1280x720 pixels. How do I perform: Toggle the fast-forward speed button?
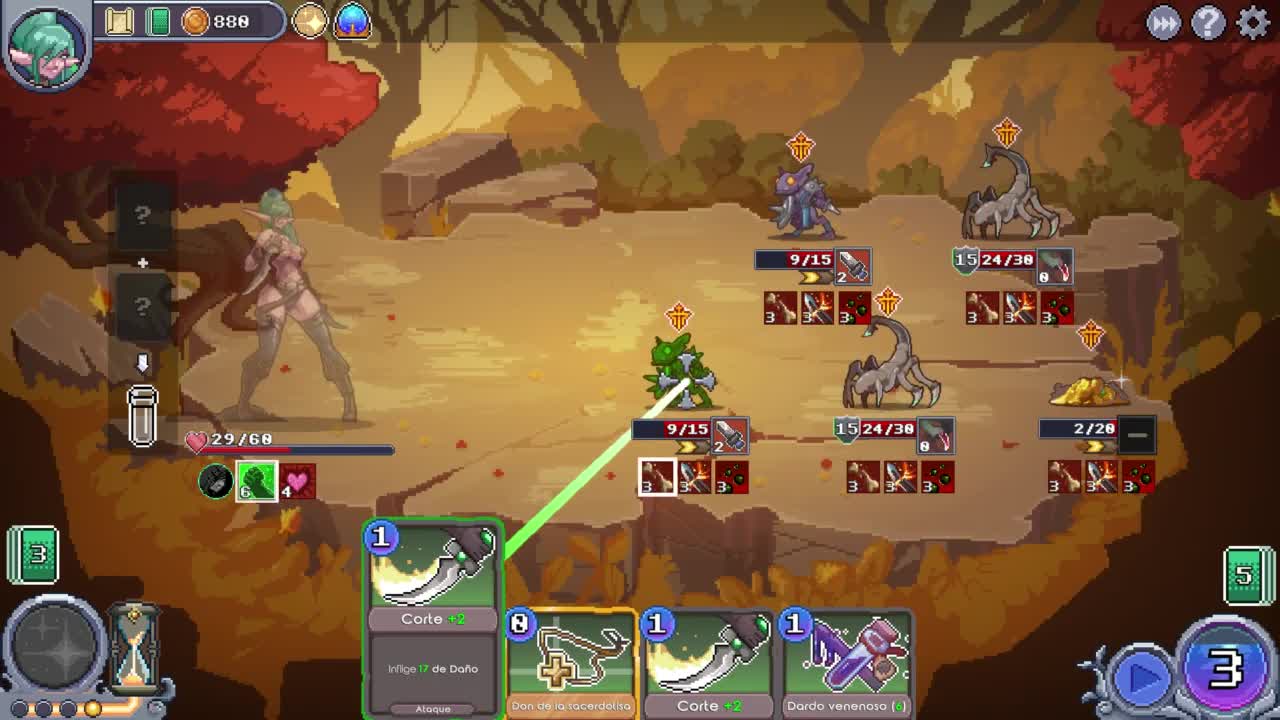pyautogui.click(x=1163, y=22)
